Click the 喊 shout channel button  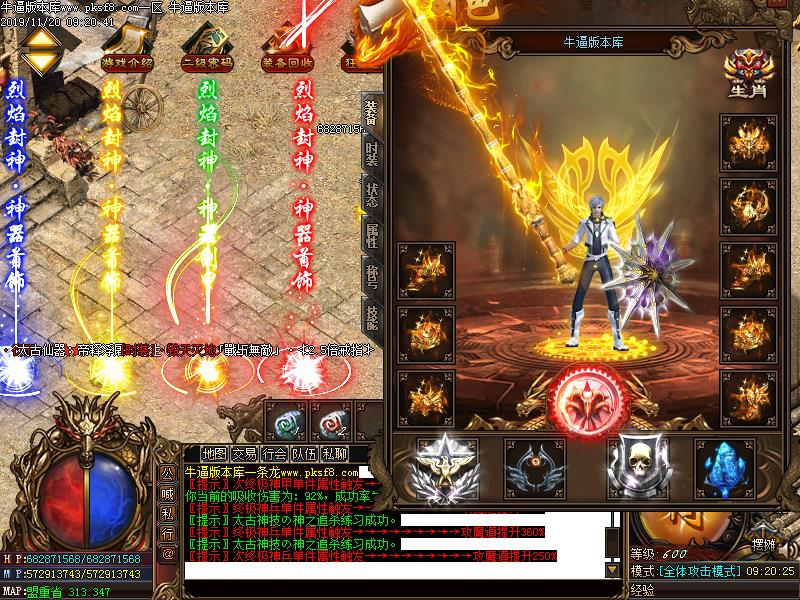pyautogui.click(x=168, y=489)
